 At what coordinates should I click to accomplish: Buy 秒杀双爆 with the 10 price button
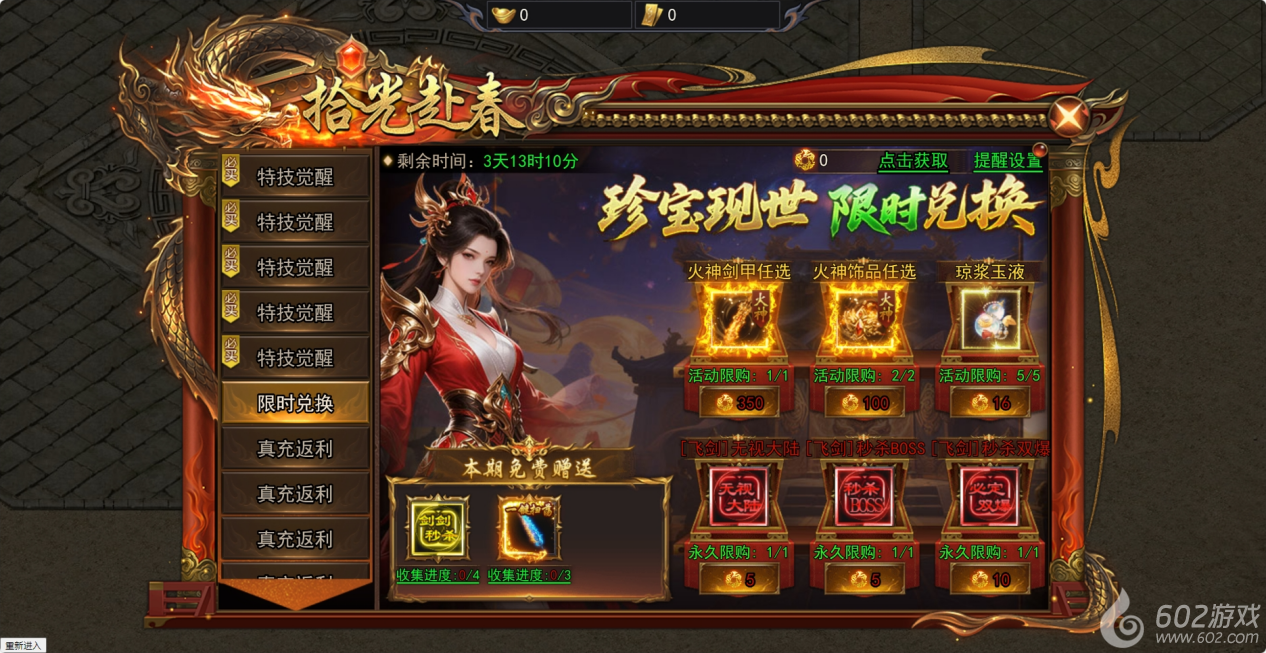989,579
